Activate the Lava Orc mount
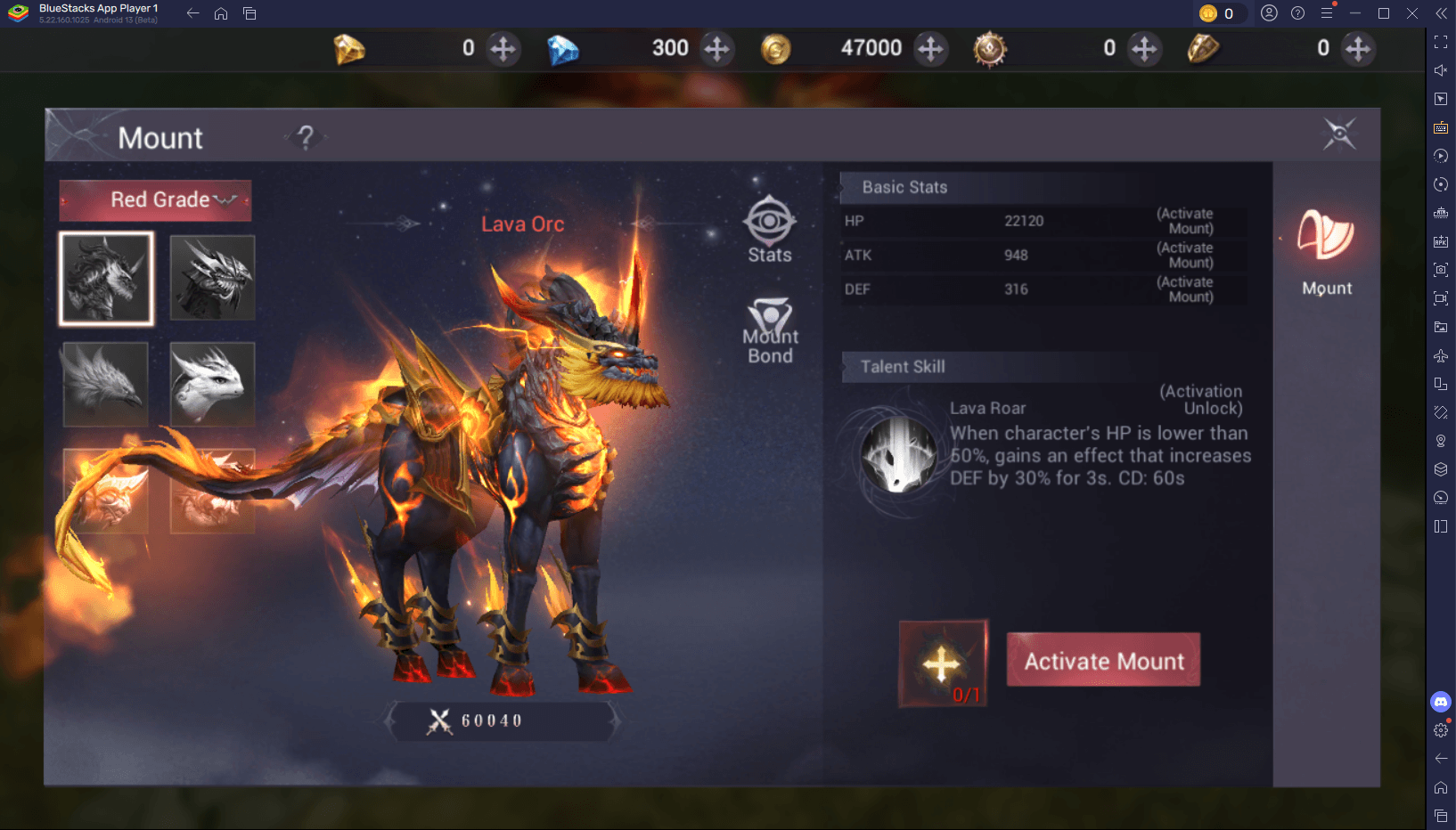 tap(1103, 660)
